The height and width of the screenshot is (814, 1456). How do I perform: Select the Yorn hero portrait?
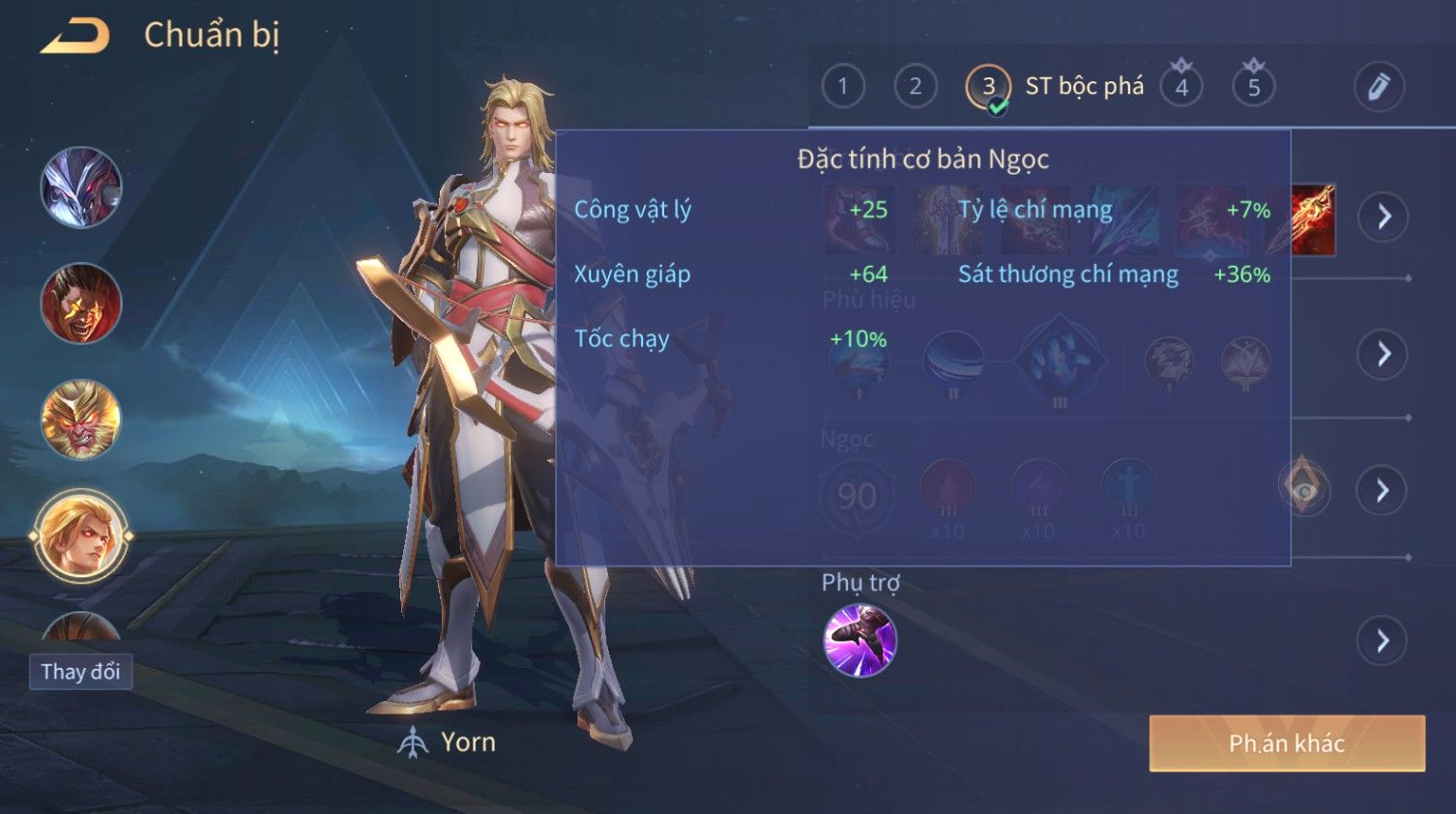pos(81,536)
